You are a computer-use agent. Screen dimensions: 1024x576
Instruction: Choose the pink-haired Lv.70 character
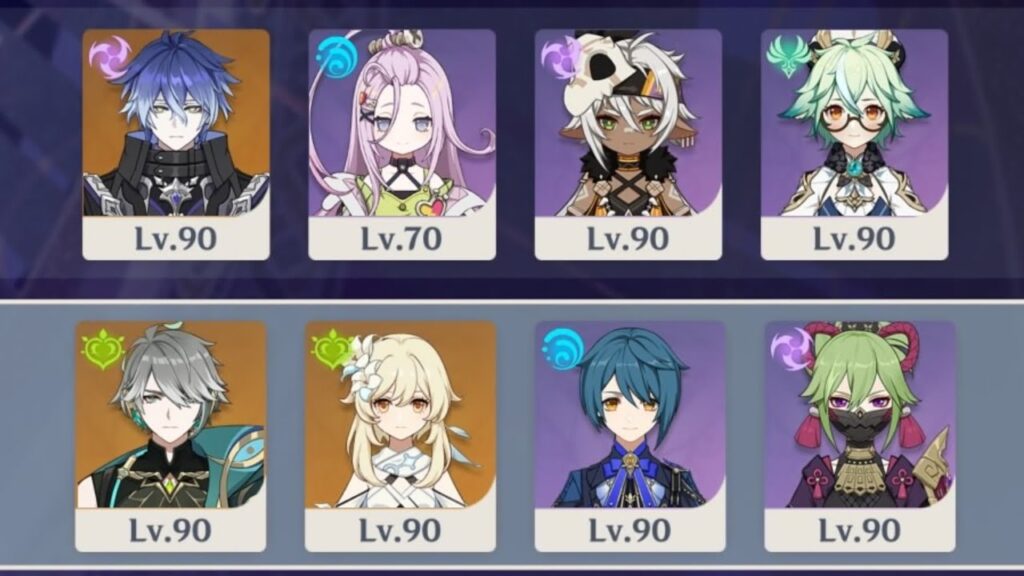402,143
